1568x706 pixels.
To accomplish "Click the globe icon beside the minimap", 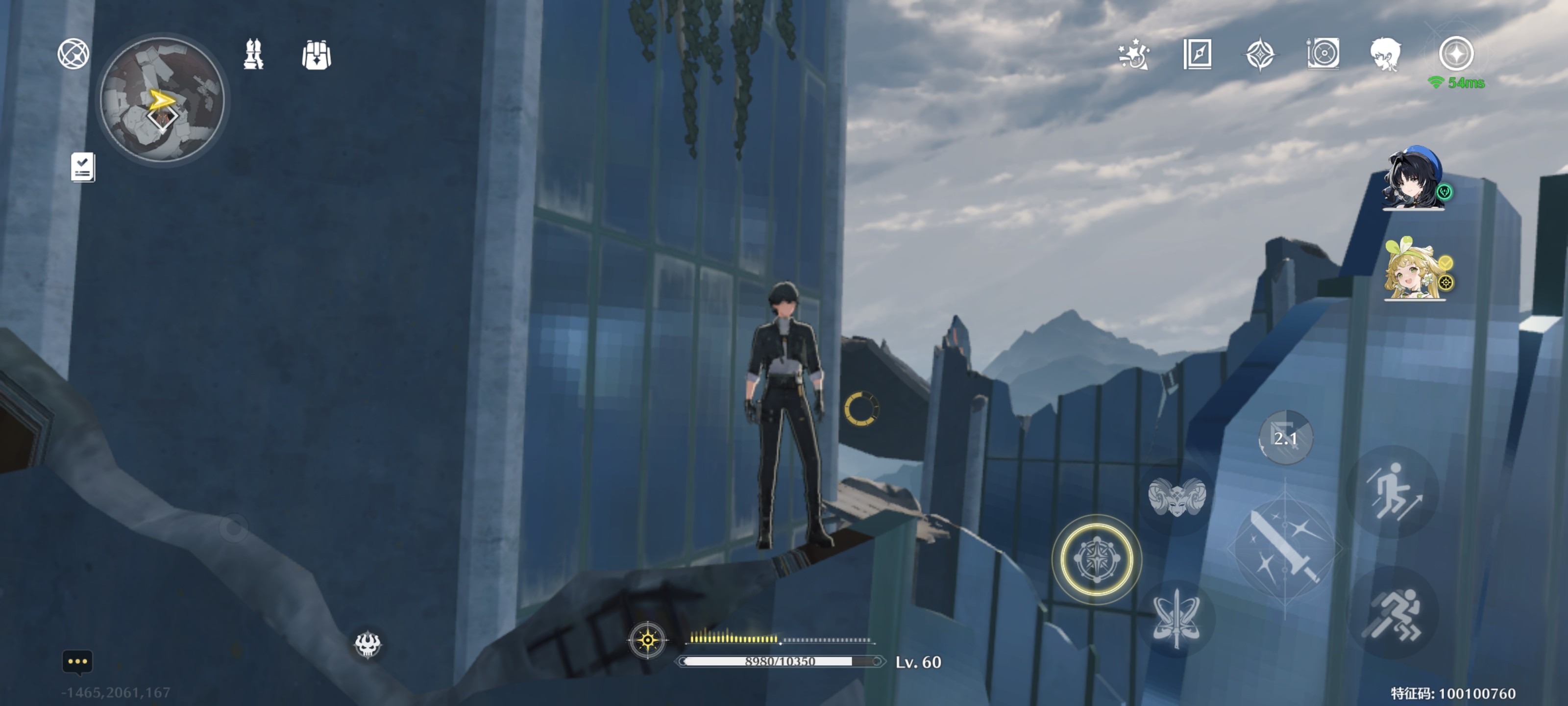I will [73, 53].
